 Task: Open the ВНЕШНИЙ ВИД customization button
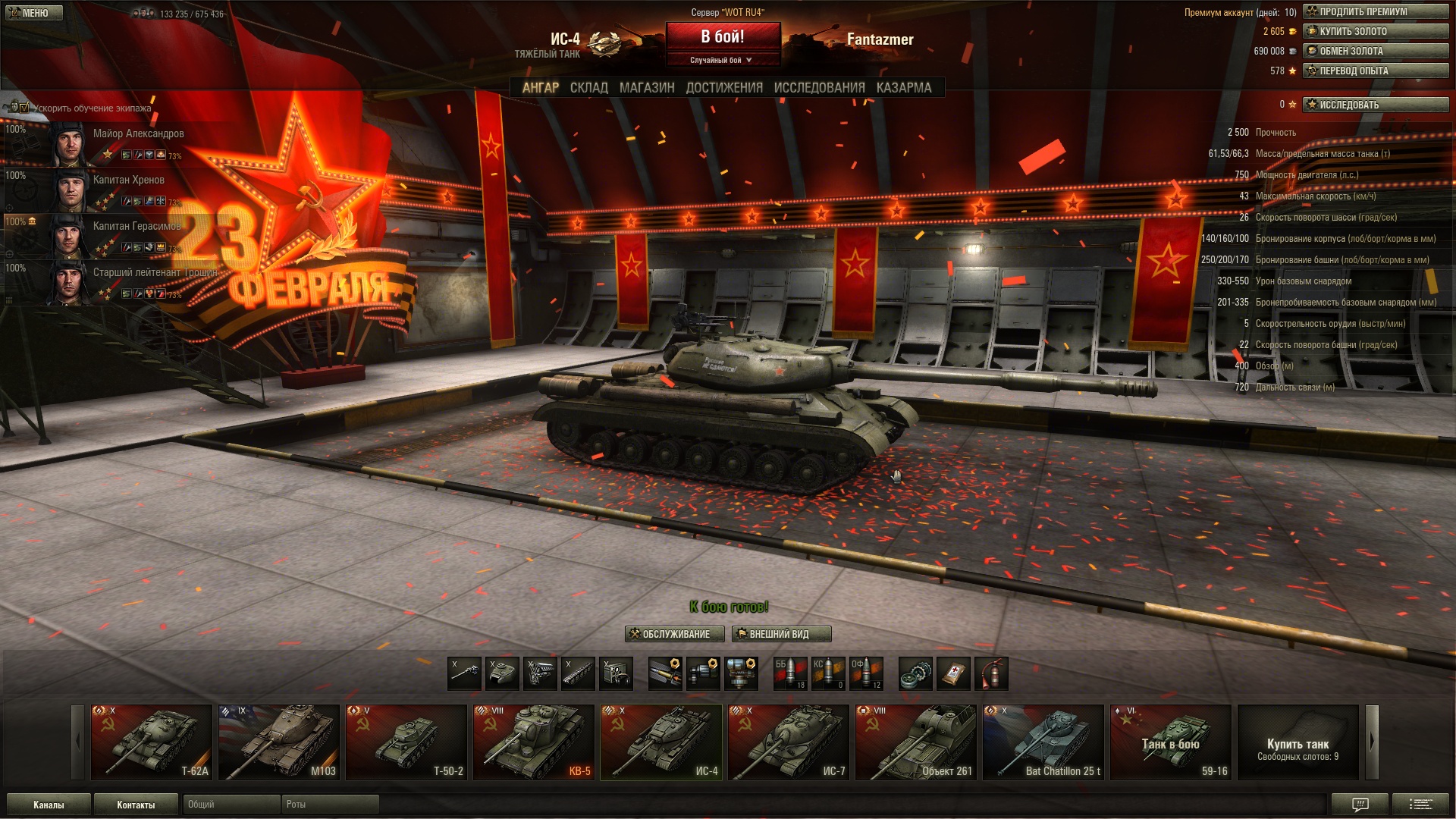click(781, 634)
